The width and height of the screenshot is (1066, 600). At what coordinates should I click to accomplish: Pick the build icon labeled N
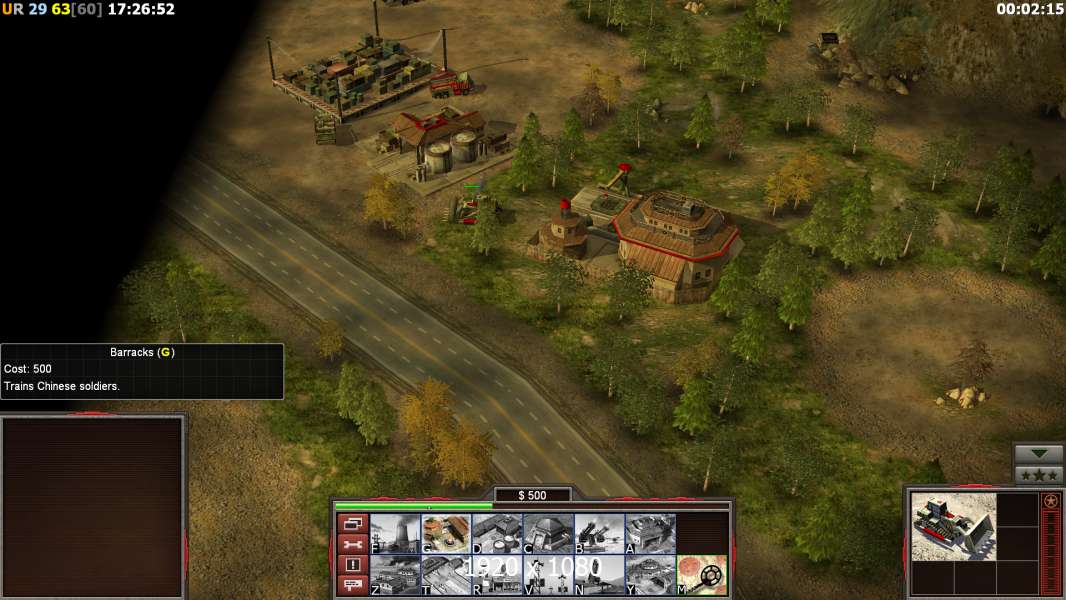[x=599, y=575]
